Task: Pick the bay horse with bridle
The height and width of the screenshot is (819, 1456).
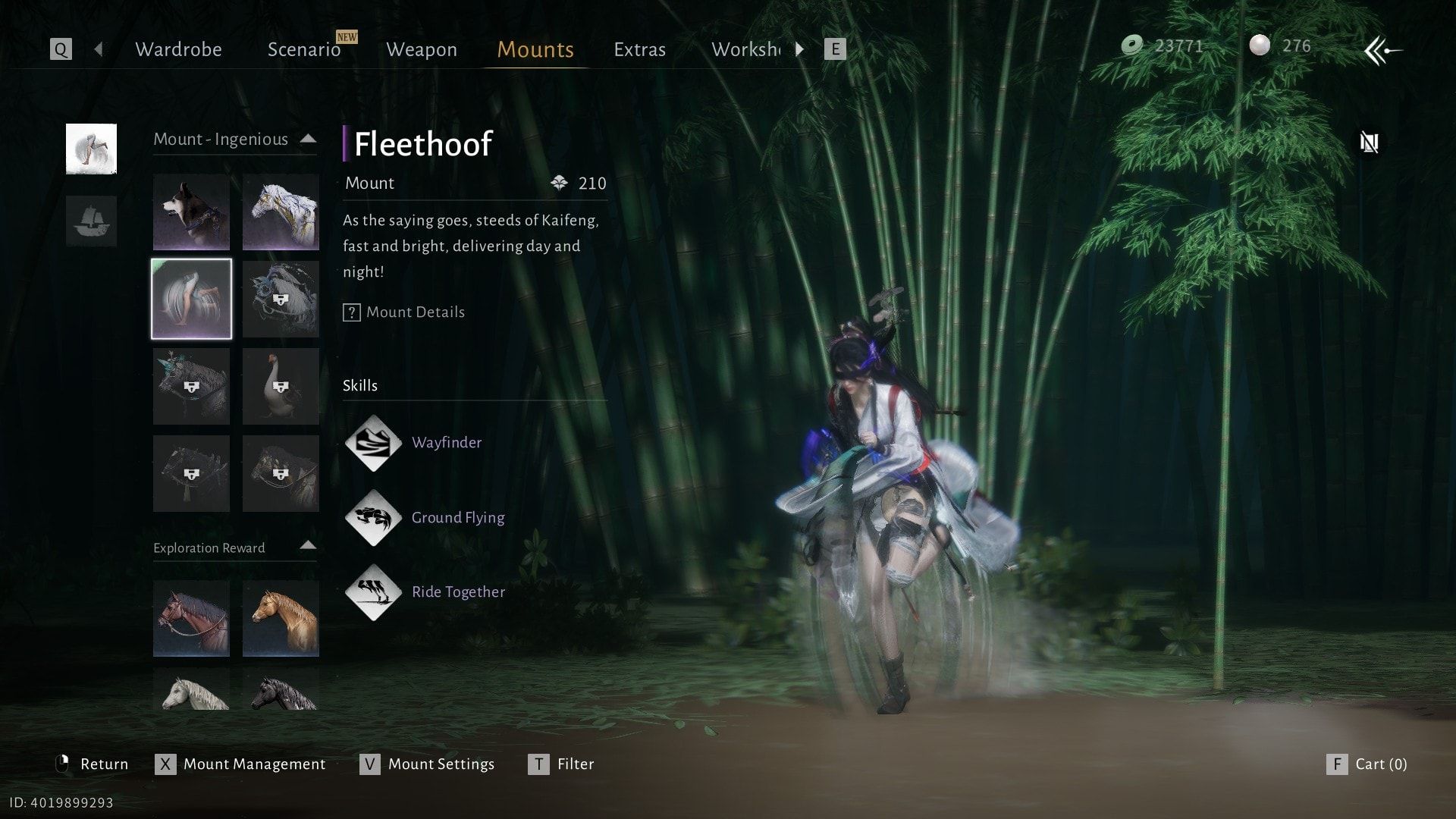Action: (x=191, y=618)
